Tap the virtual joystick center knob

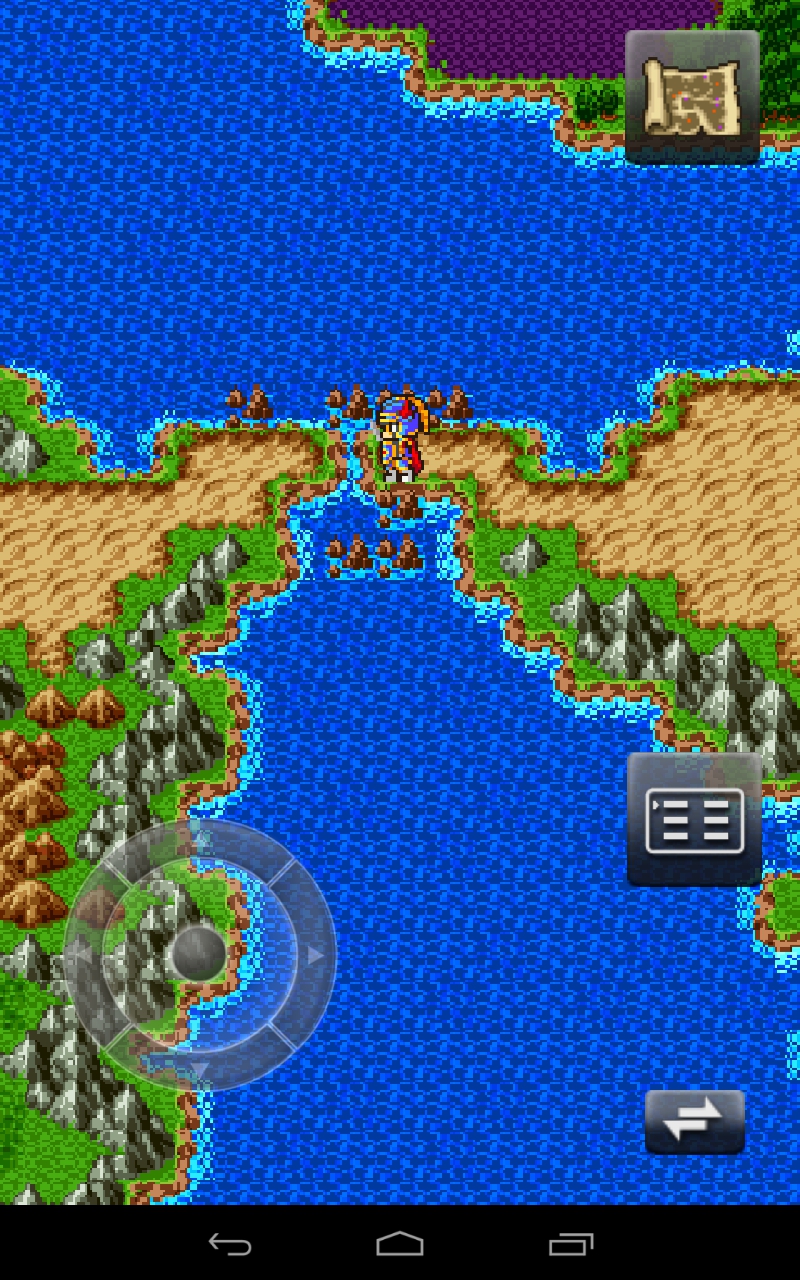tap(199, 953)
